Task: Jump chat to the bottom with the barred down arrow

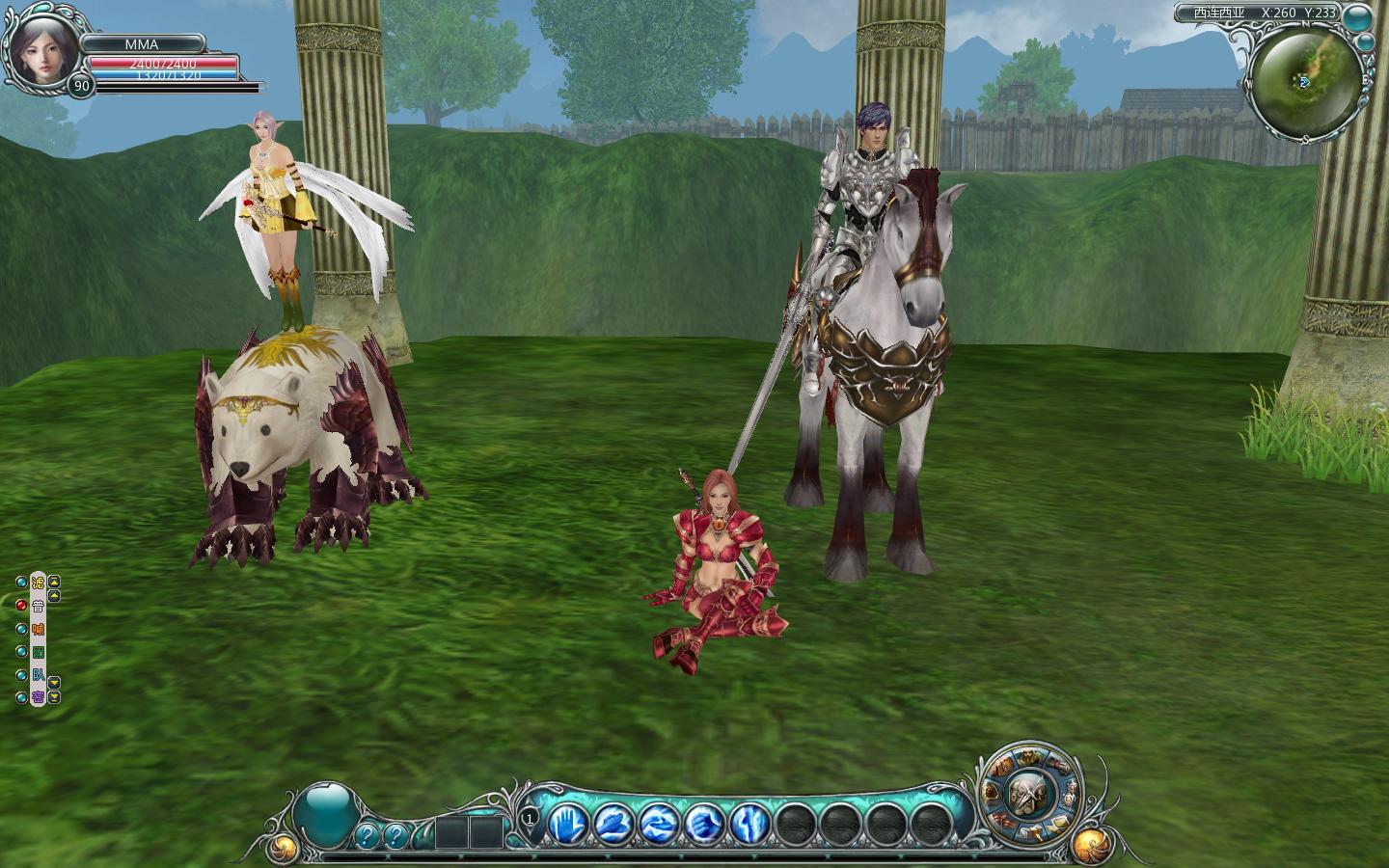Action: point(54,697)
